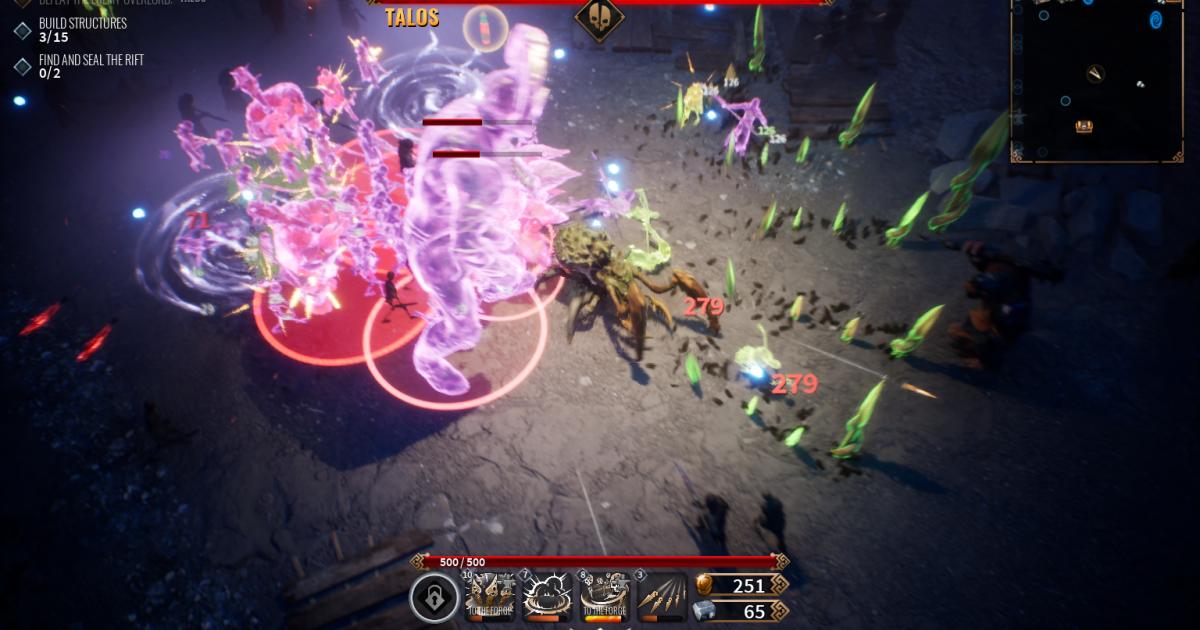Trigger the throwing daggers volley ability
The image size is (1200, 630).
[661, 597]
